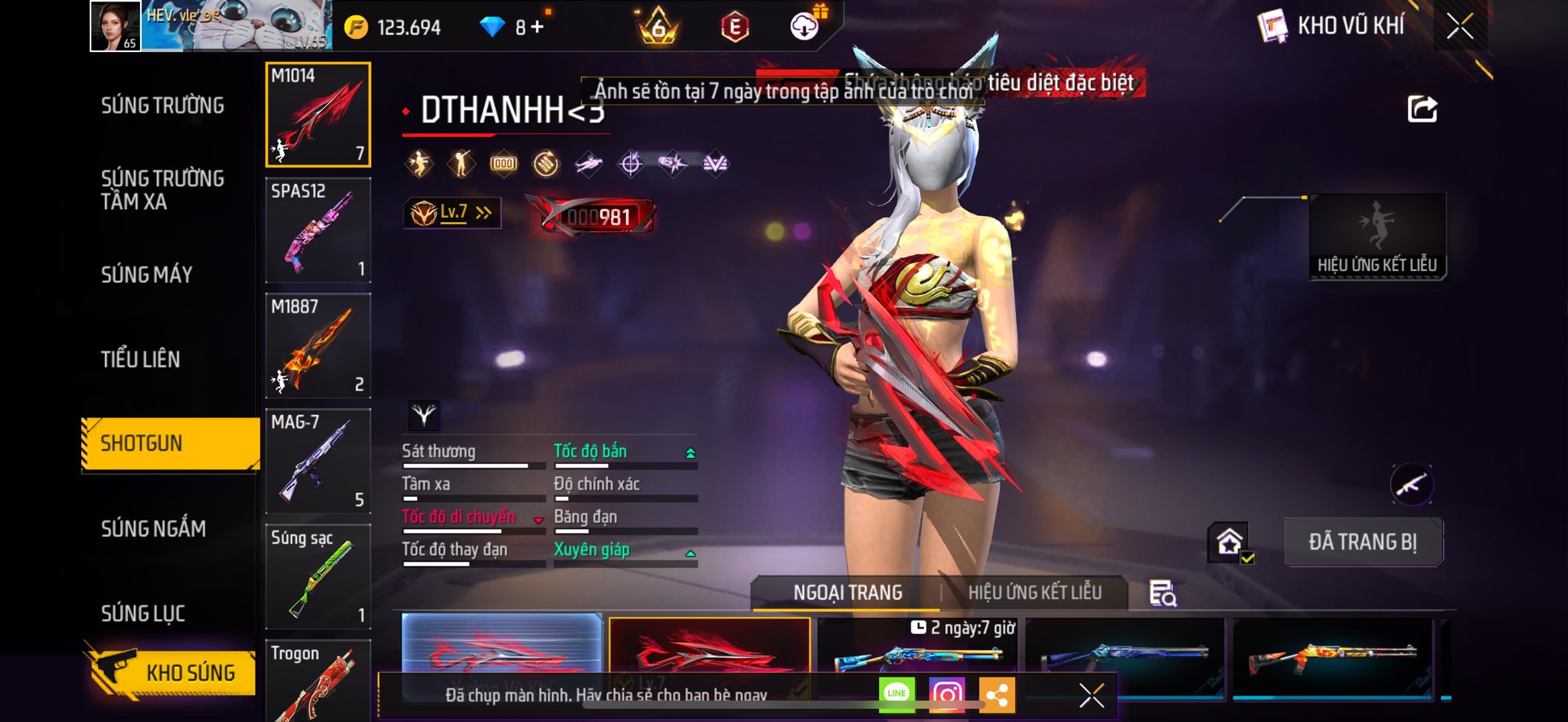Share the screenshot via LINE

click(x=897, y=694)
